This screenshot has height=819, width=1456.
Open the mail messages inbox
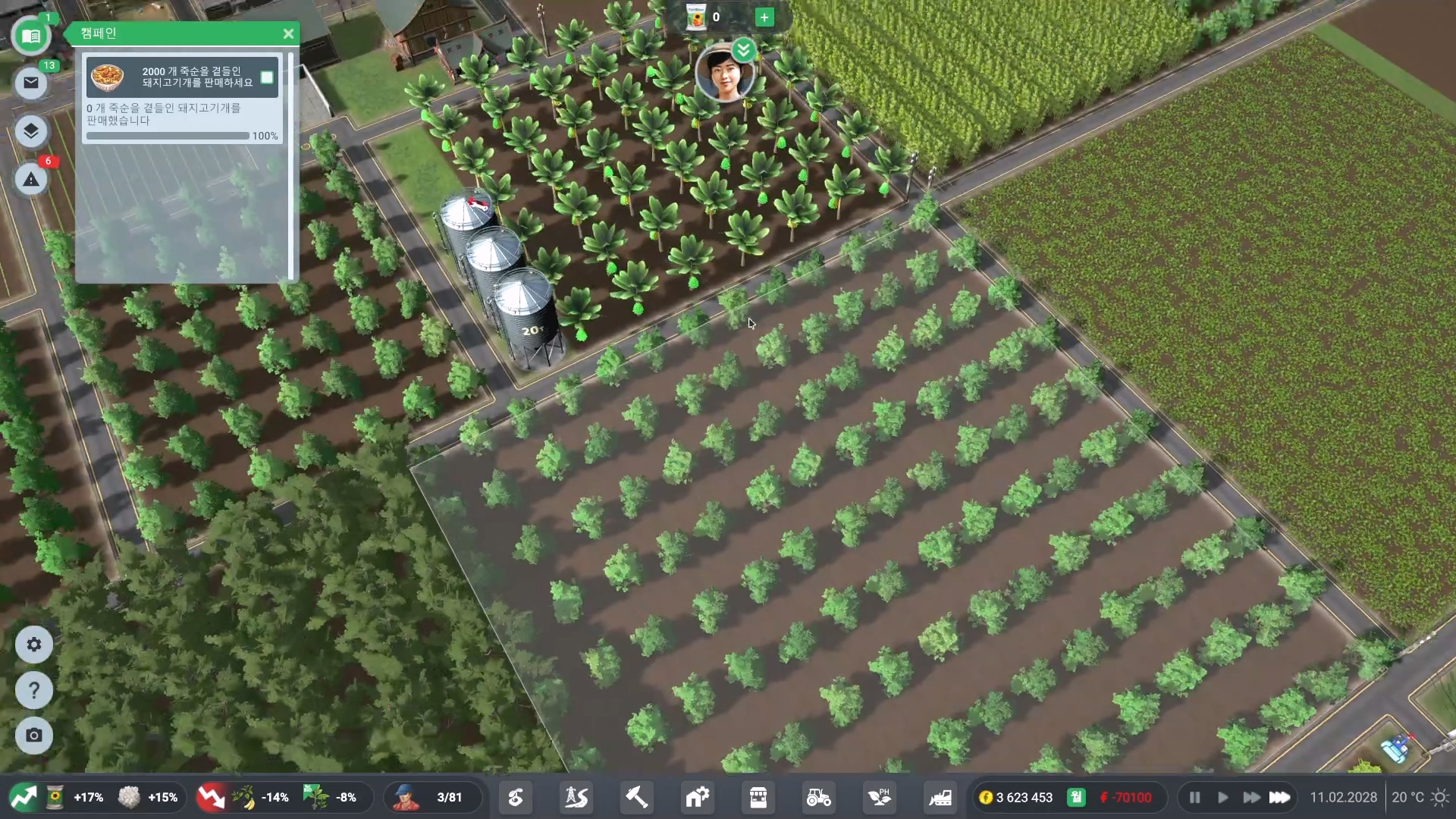31,83
